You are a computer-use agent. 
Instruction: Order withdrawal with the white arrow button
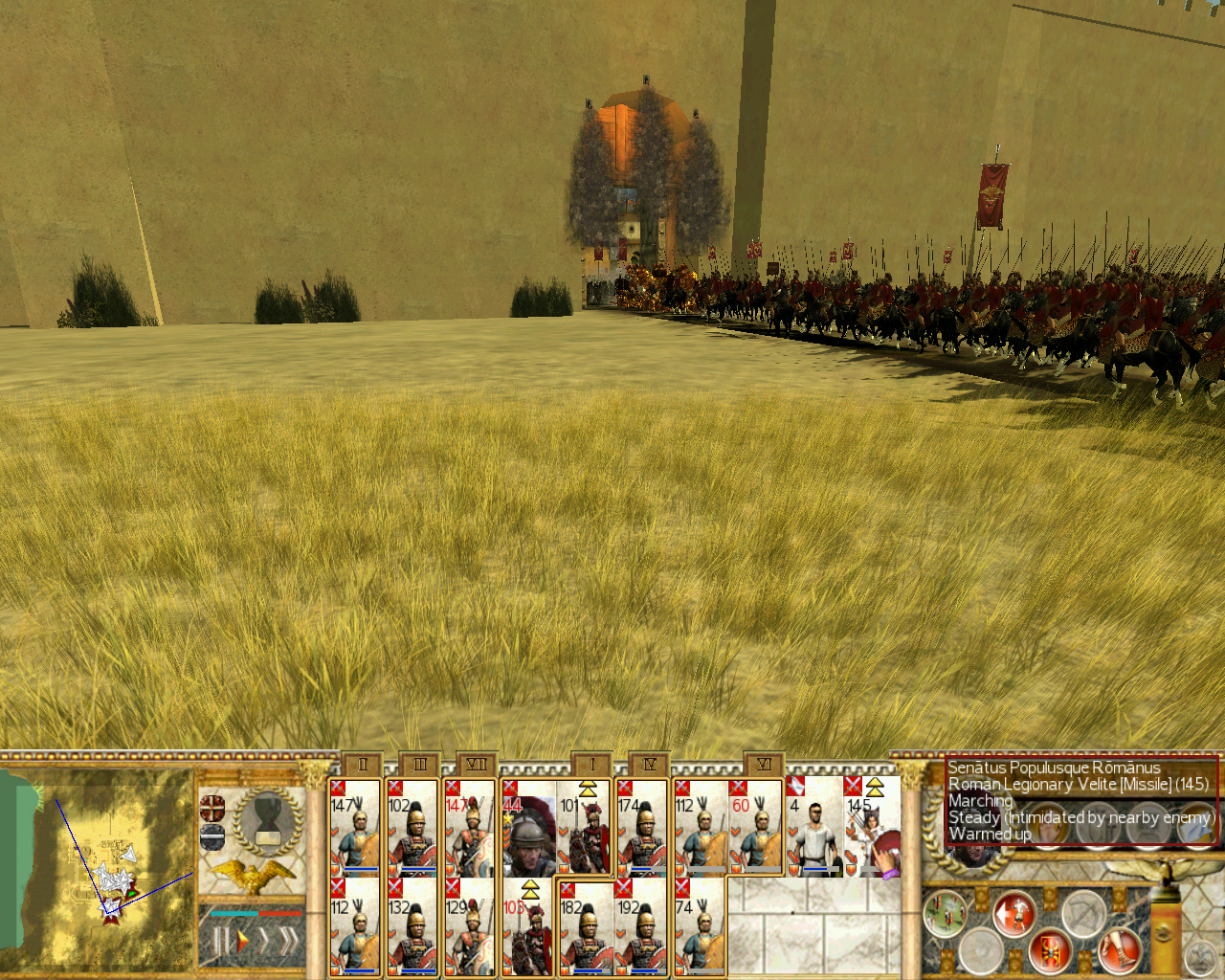pos(1013,914)
